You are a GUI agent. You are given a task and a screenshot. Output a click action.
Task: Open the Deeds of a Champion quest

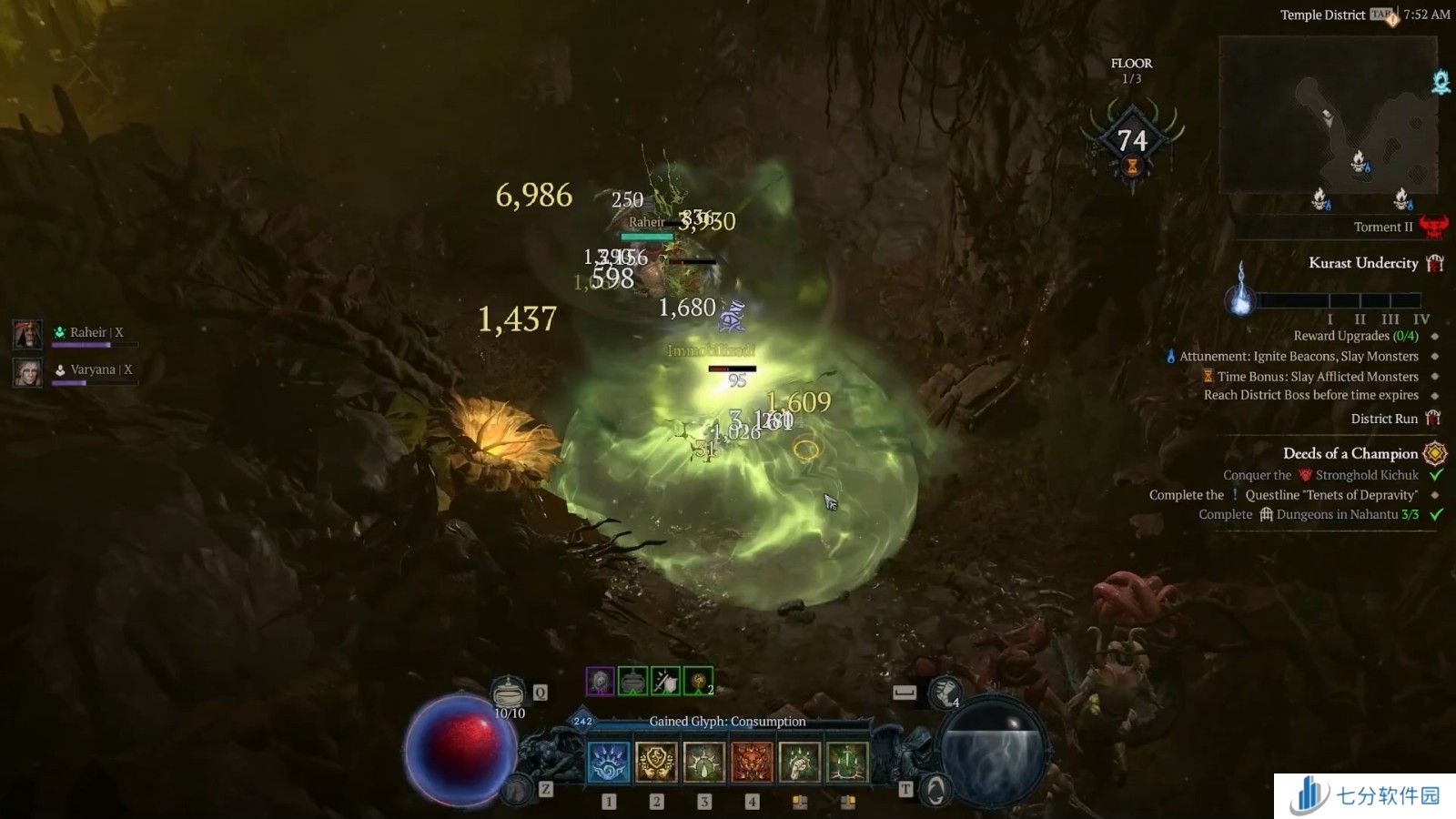coord(1350,453)
